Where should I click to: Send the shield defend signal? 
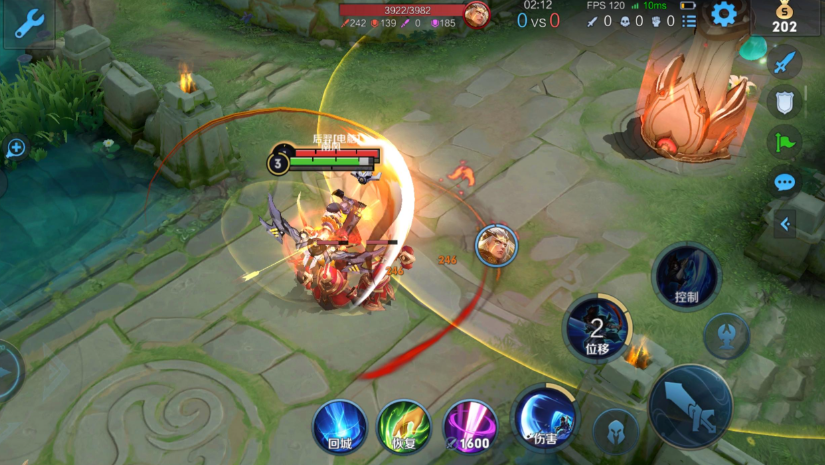[x=784, y=101]
